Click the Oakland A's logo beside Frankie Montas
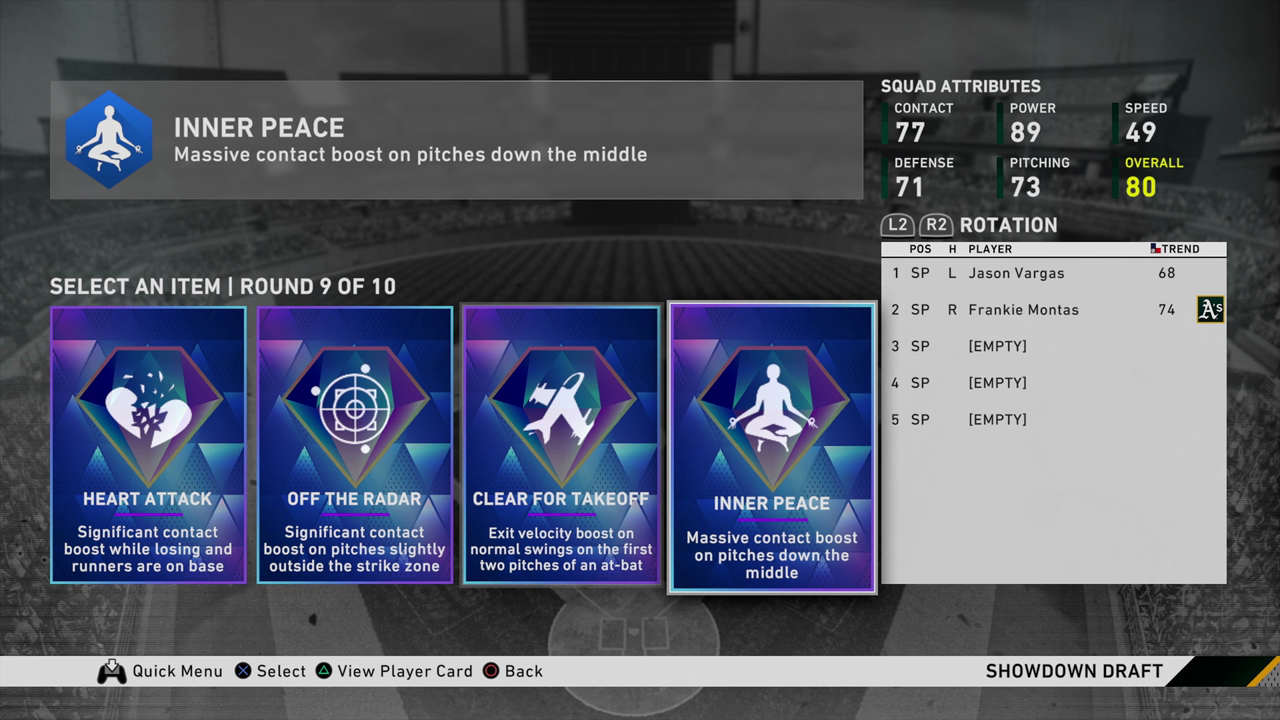This screenshot has height=720, width=1280. click(1210, 309)
